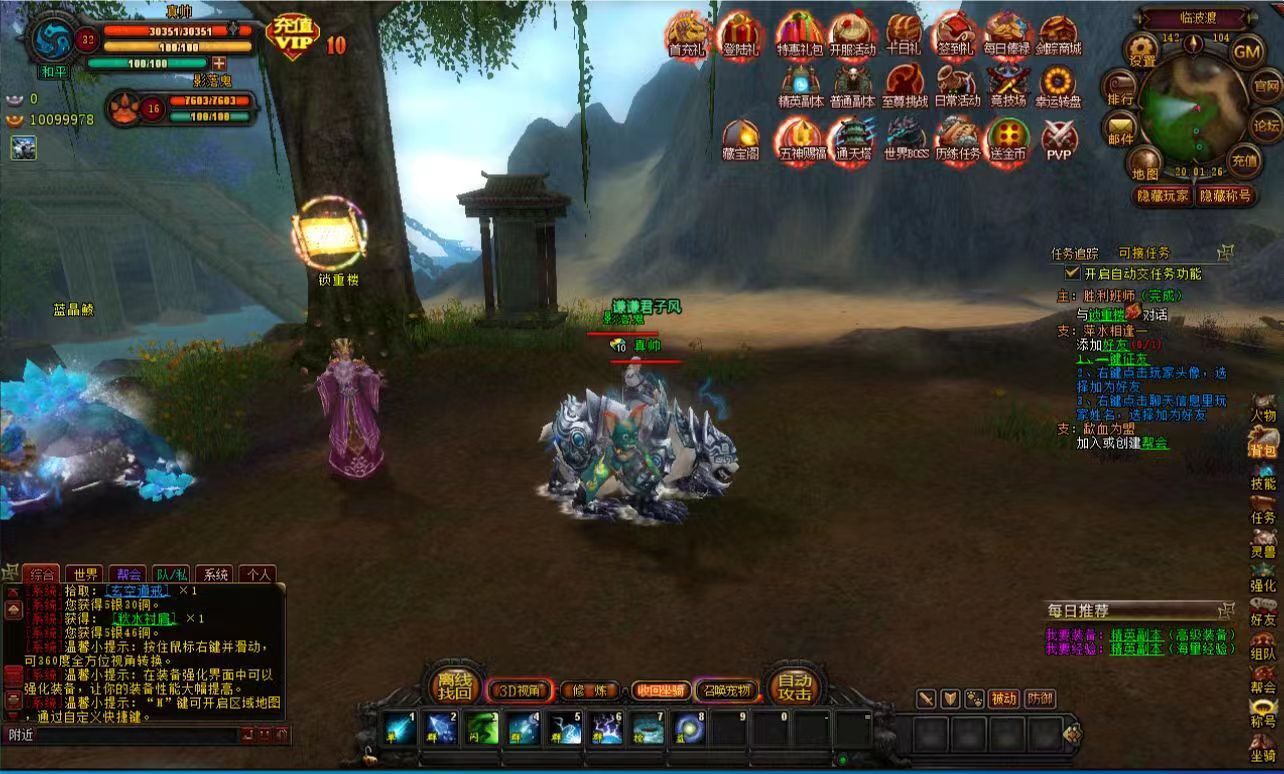Open the 地图 map button
1284x774 pixels.
click(x=1144, y=162)
